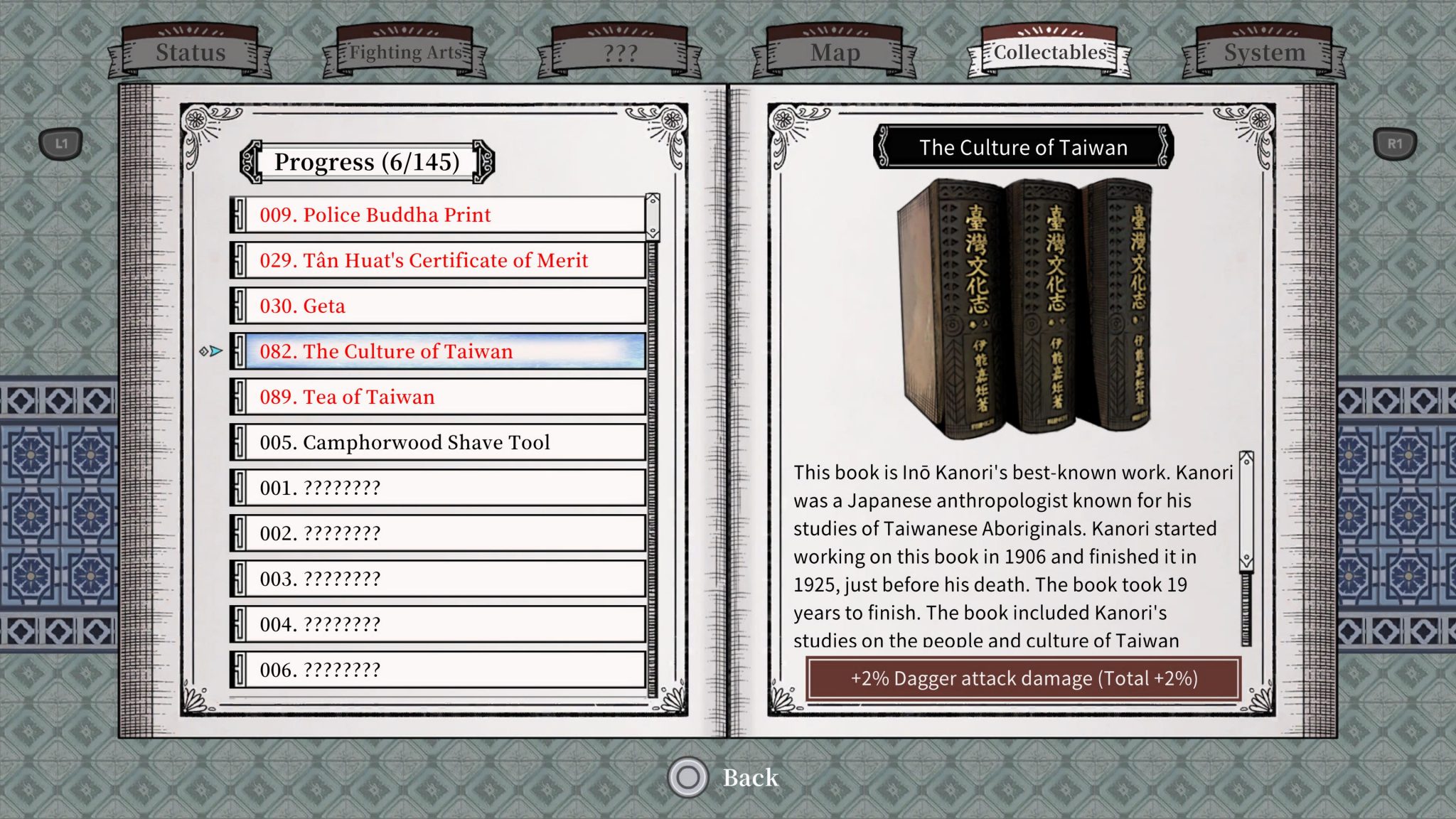Screen dimensions: 1456x819
Task: Choose the undiscovered 006 collectable row
Action: [x=438, y=670]
